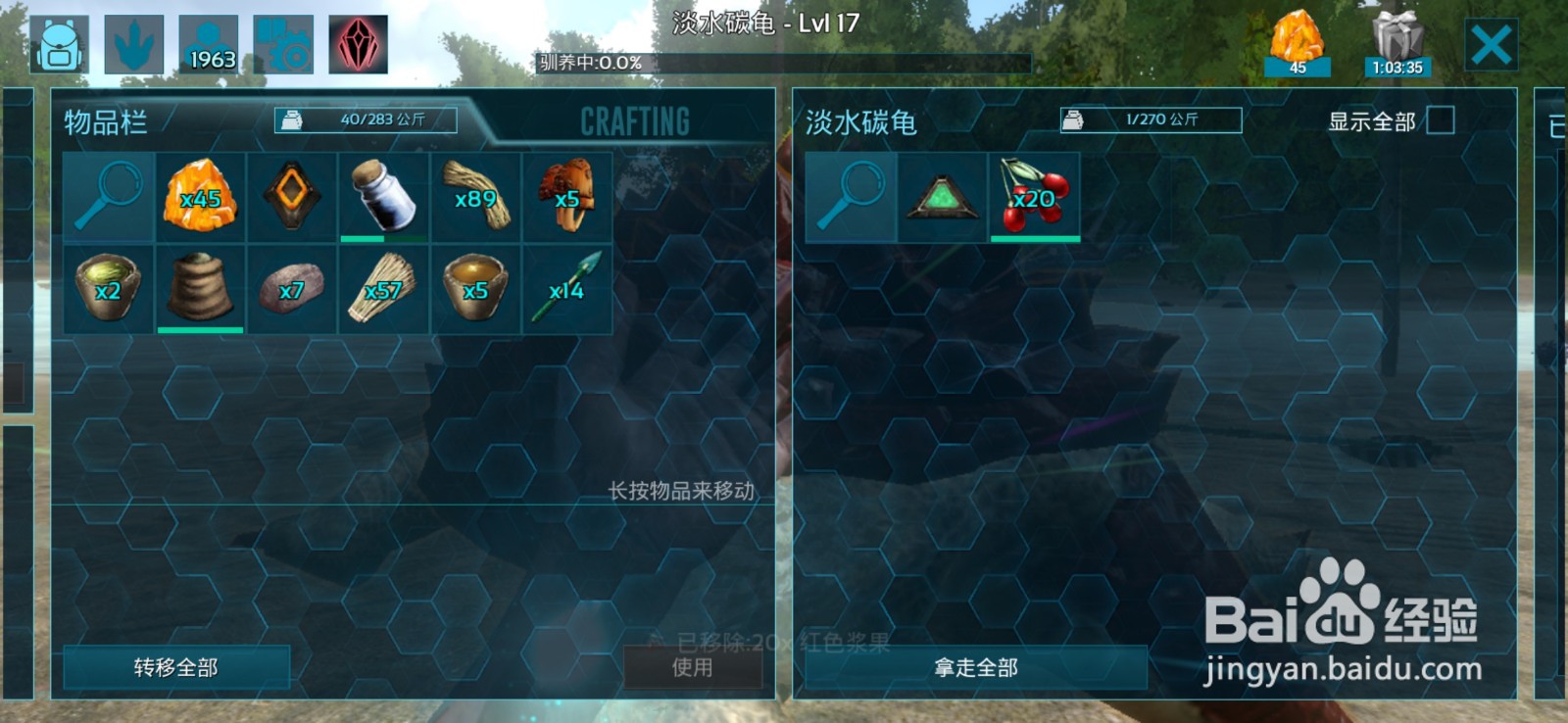Select the water jar item
The image size is (1568, 723).
coord(382,195)
